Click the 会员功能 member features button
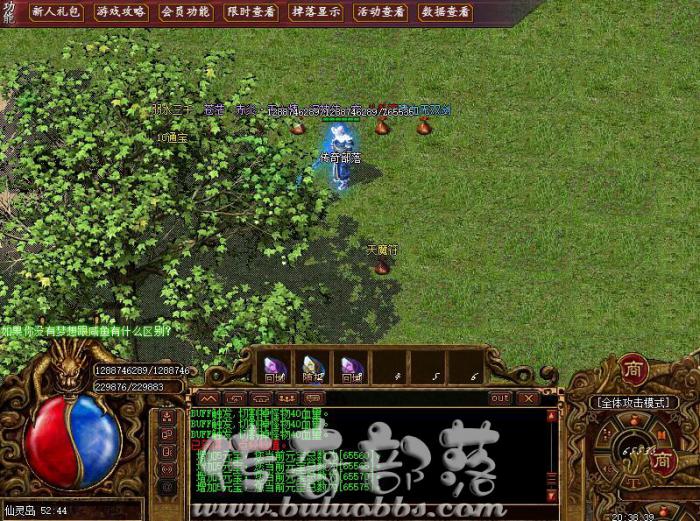The height and width of the screenshot is (521, 700). (x=186, y=13)
